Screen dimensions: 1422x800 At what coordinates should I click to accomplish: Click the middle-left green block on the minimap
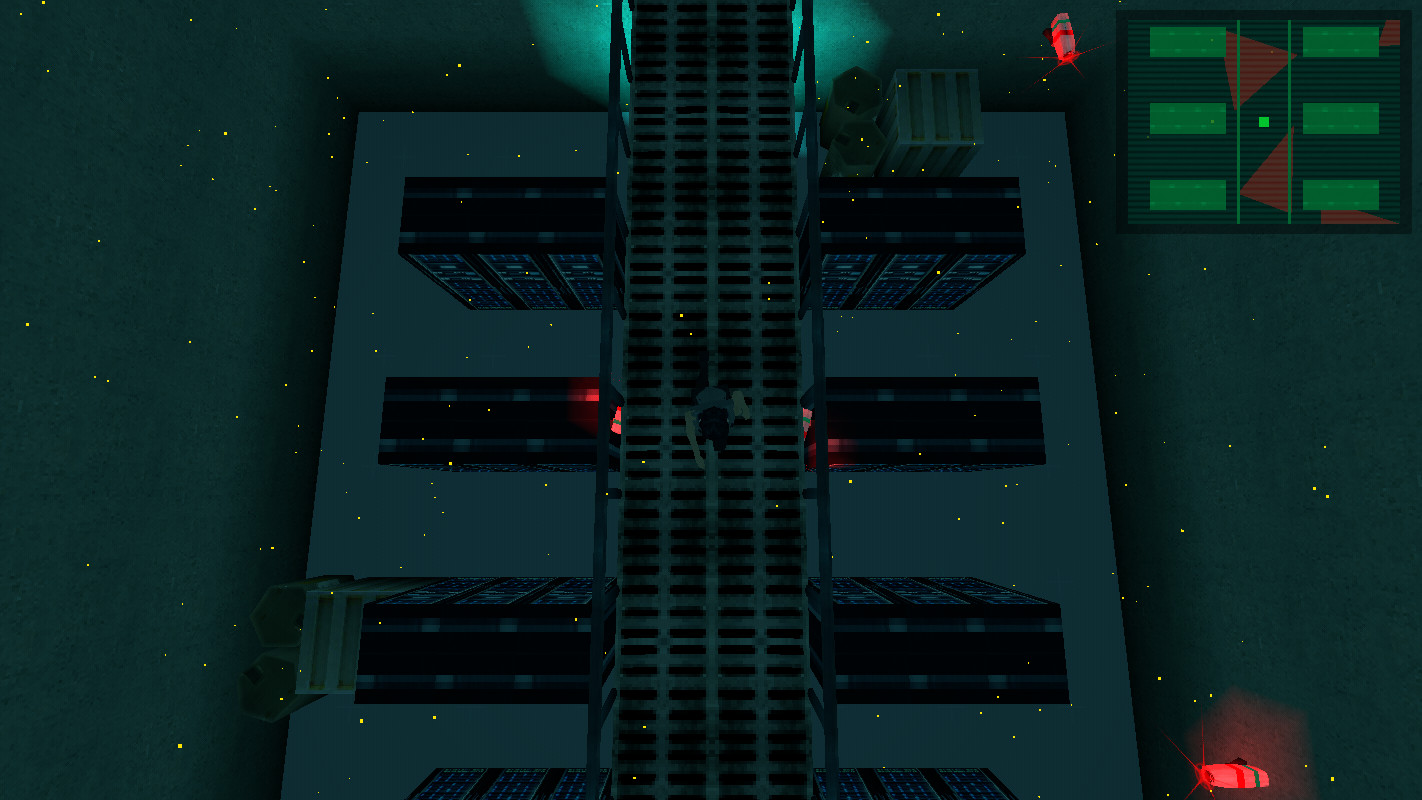[x=1188, y=117]
